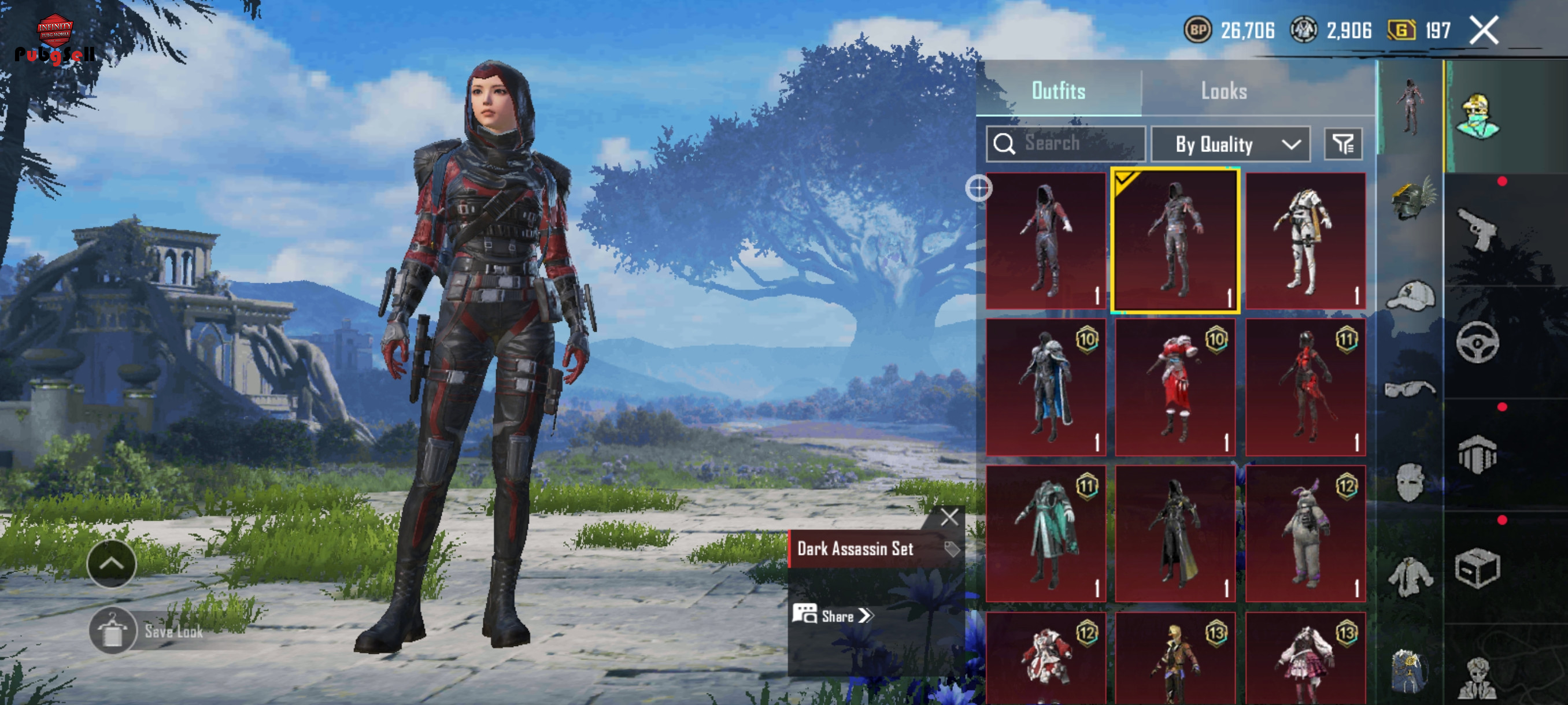This screenshot has width=1568, height=705.
Task: Open the By Quality sort dropdown
Action: tap(1230, 144)
